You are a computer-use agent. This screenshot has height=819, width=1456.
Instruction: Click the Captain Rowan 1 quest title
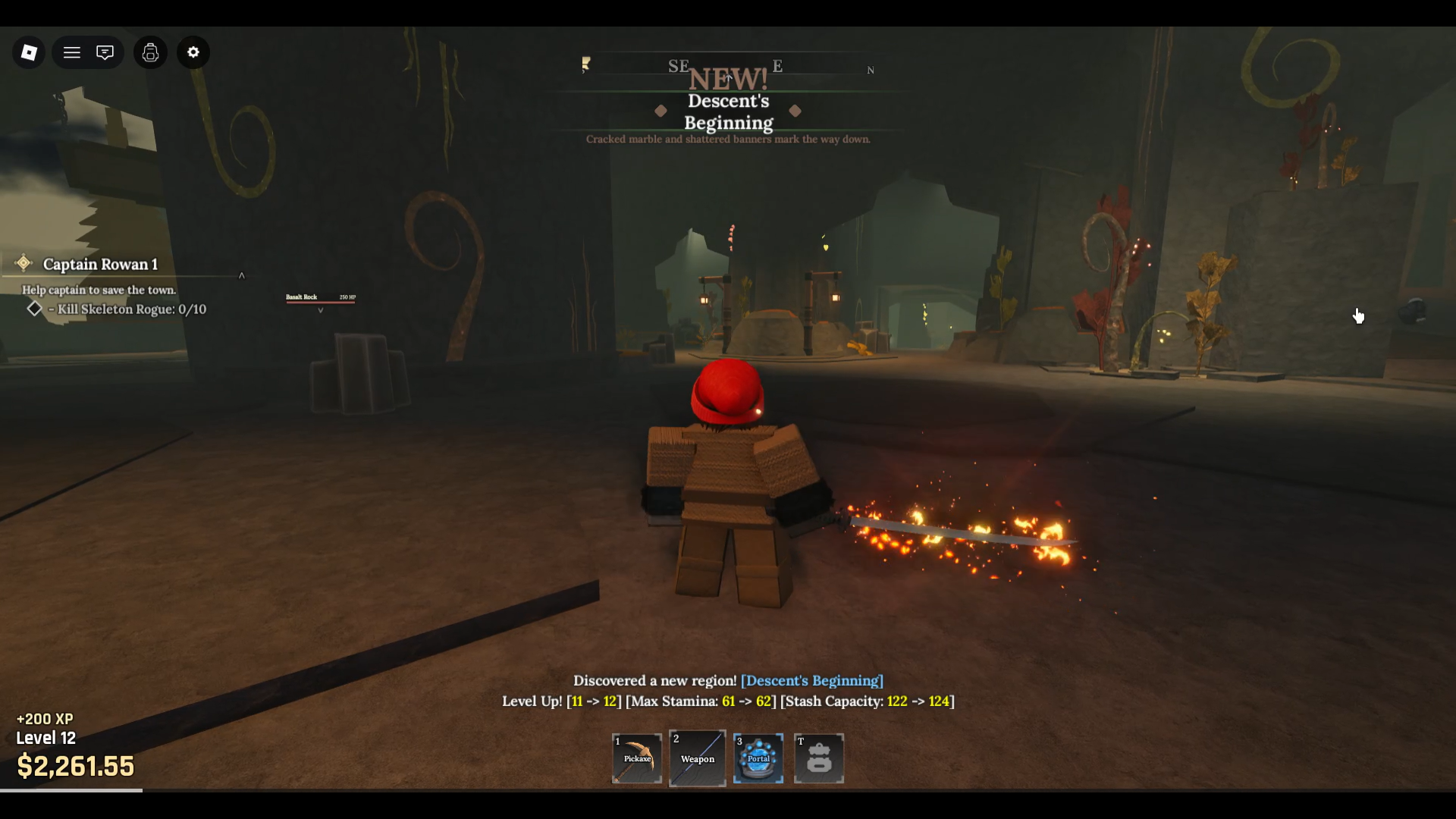tap(100, 264)
